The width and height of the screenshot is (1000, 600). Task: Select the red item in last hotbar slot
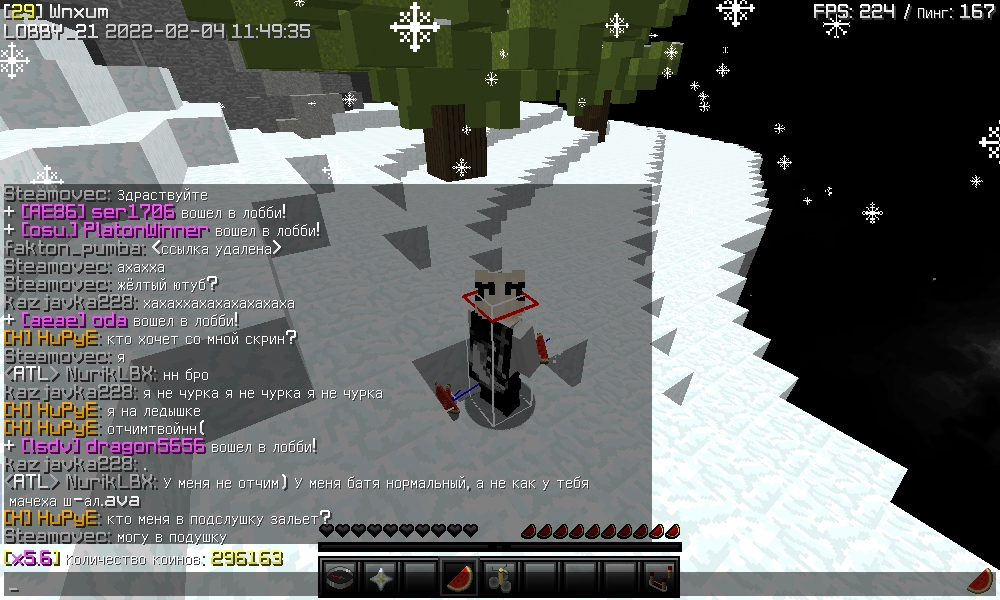pyautogui.click(x=658, y=578)
